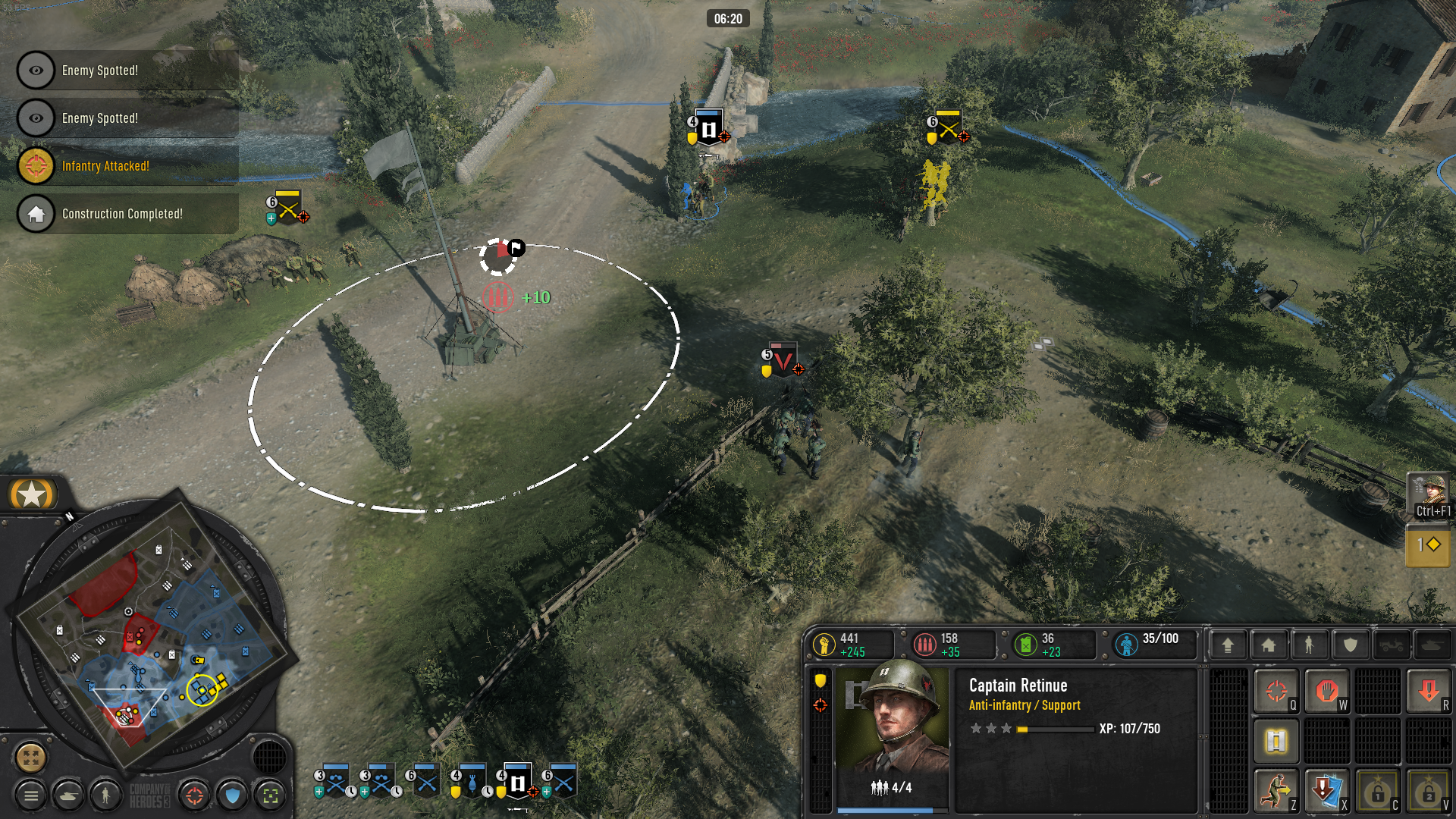The width and height of the screenshot is (1456, 819).
Task: Activate the green brackets button under minimap
Action: (x=271, y=795)
